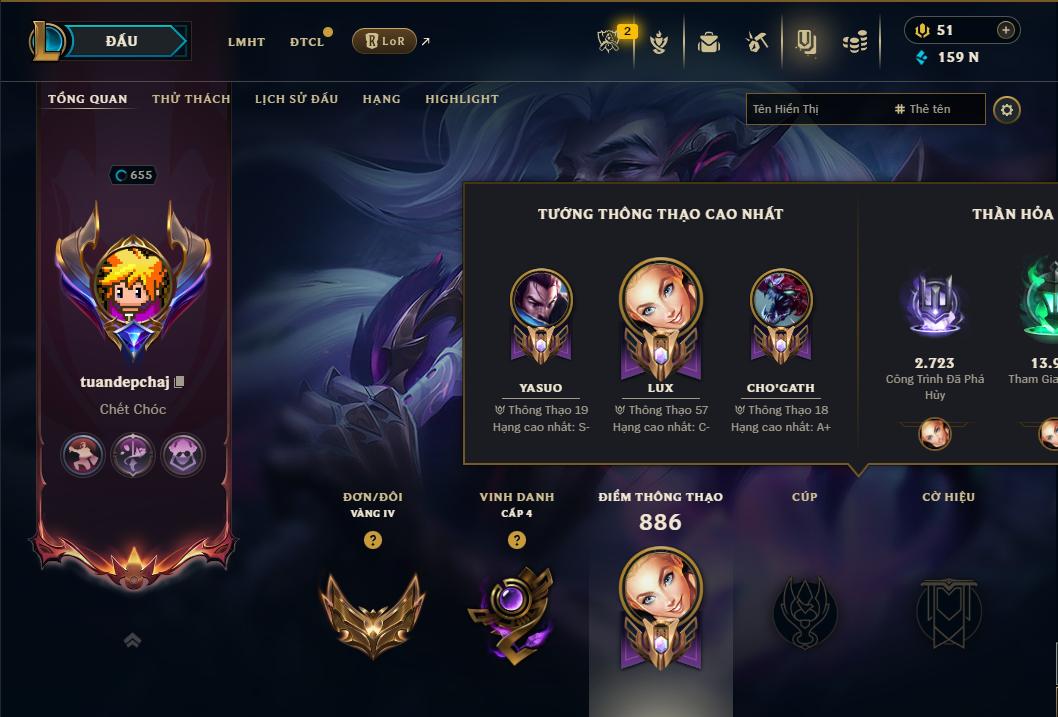Screen dimensions: 1058x717
Task: Select the CÚP trophy emblem
Action: [x=805, y=612]
